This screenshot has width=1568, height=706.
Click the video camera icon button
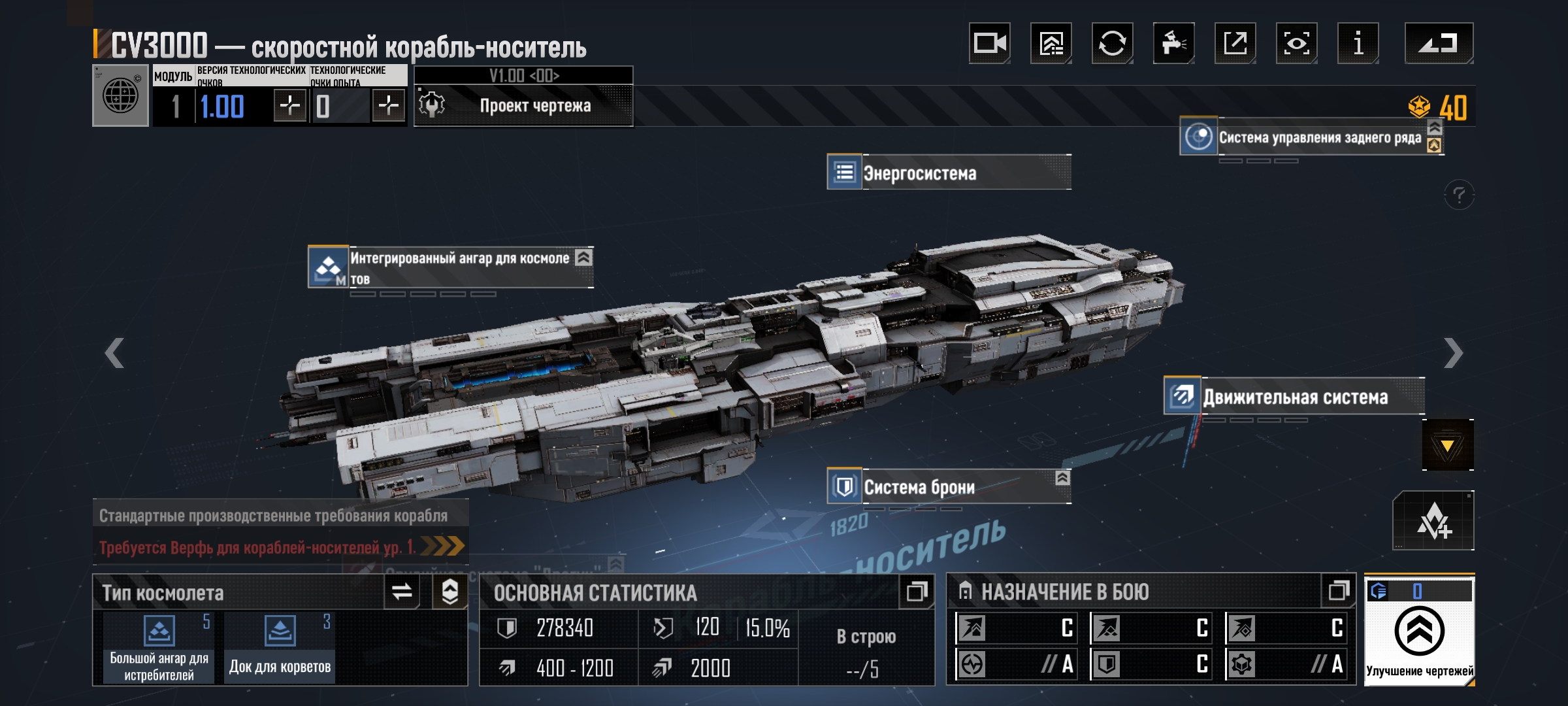[989, 44]
